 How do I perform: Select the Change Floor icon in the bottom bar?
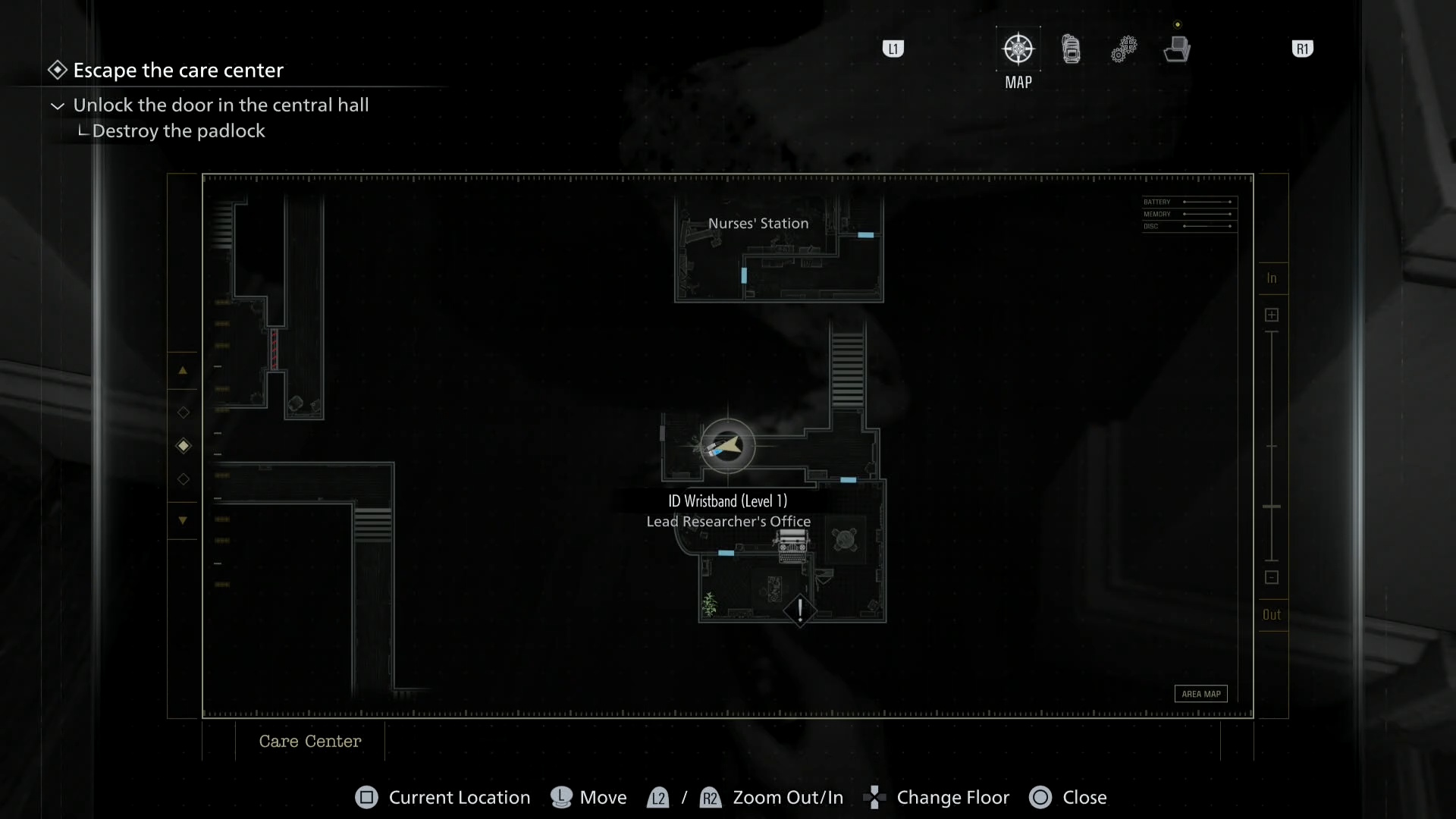point(875,798)
